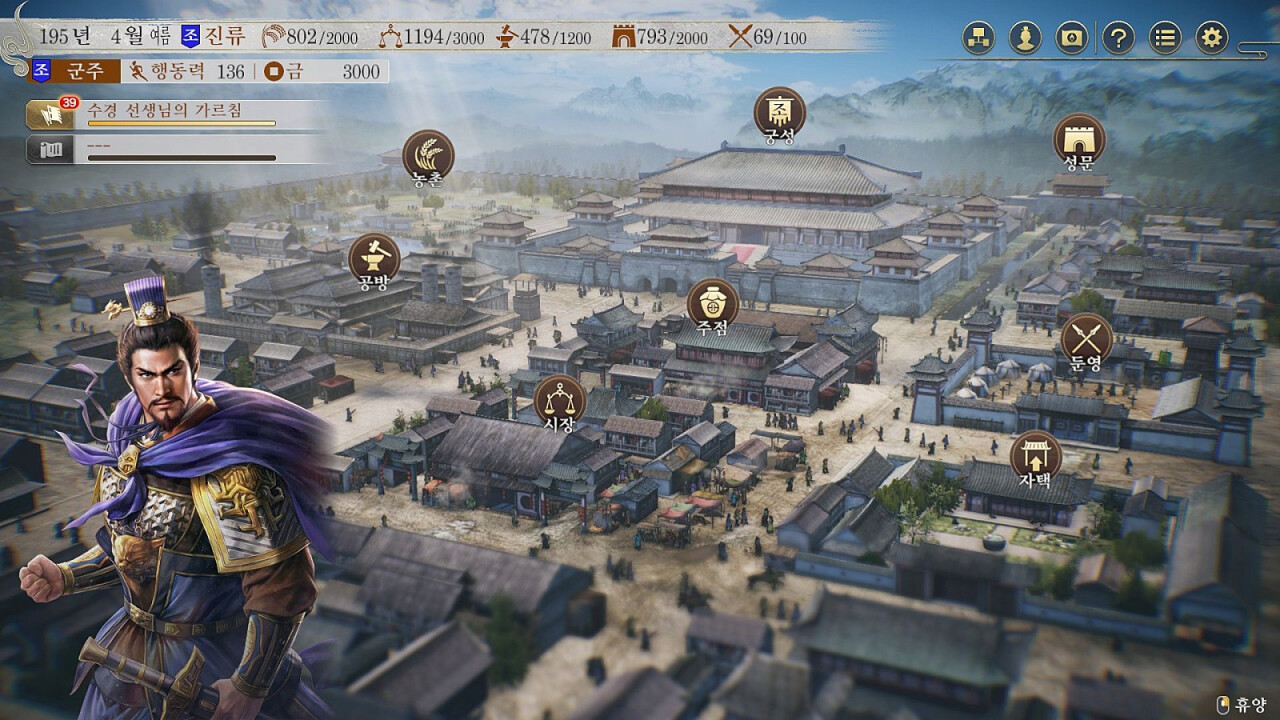
Task: Open the flag banner icon
Action: [x=1072, y=38]
